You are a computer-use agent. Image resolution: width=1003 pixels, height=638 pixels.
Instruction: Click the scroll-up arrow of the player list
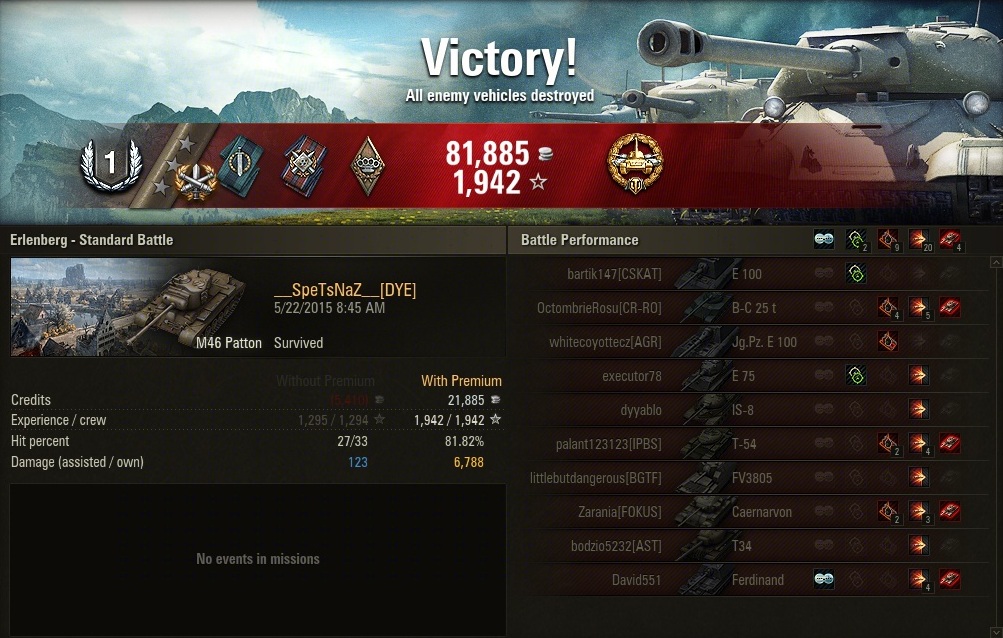tap(994, 262)
